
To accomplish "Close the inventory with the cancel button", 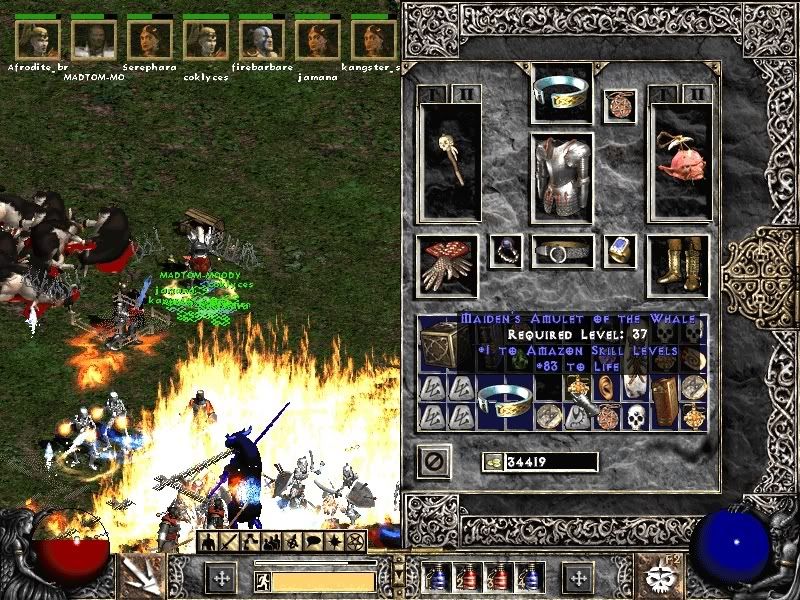I will [435, 461].
